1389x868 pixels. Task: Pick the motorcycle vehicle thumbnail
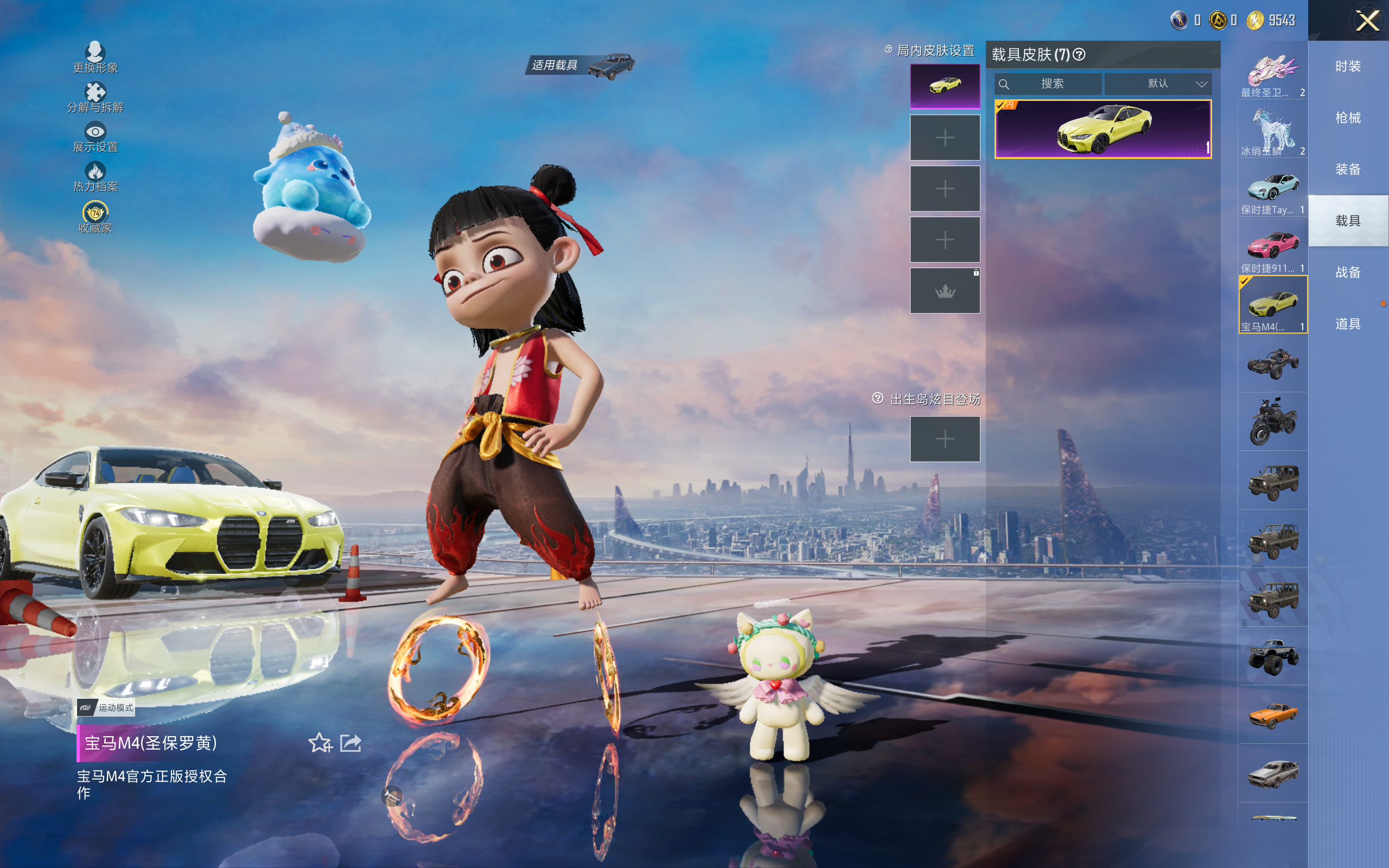pos(1272,422)
